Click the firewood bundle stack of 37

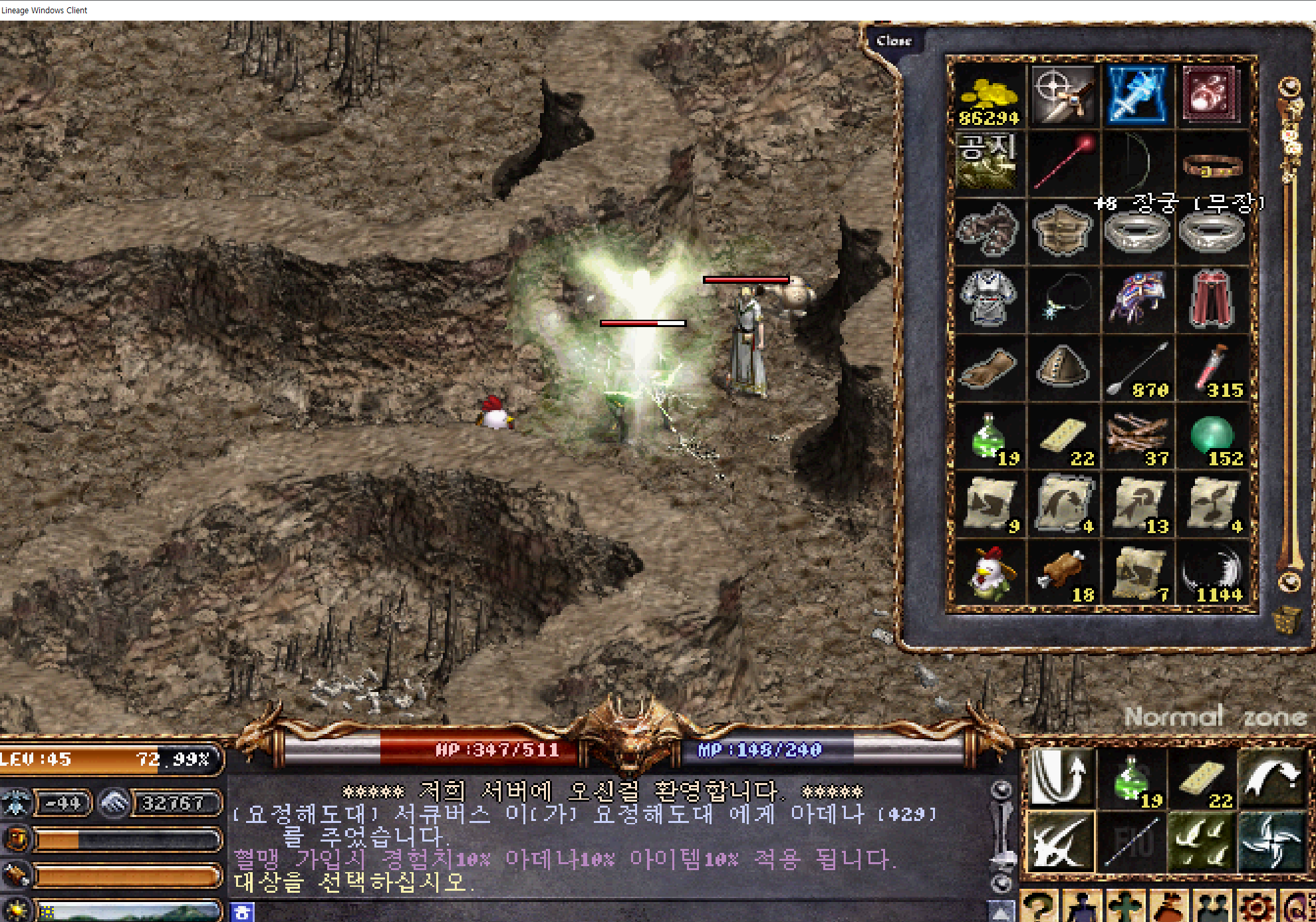coord(1138,437)
